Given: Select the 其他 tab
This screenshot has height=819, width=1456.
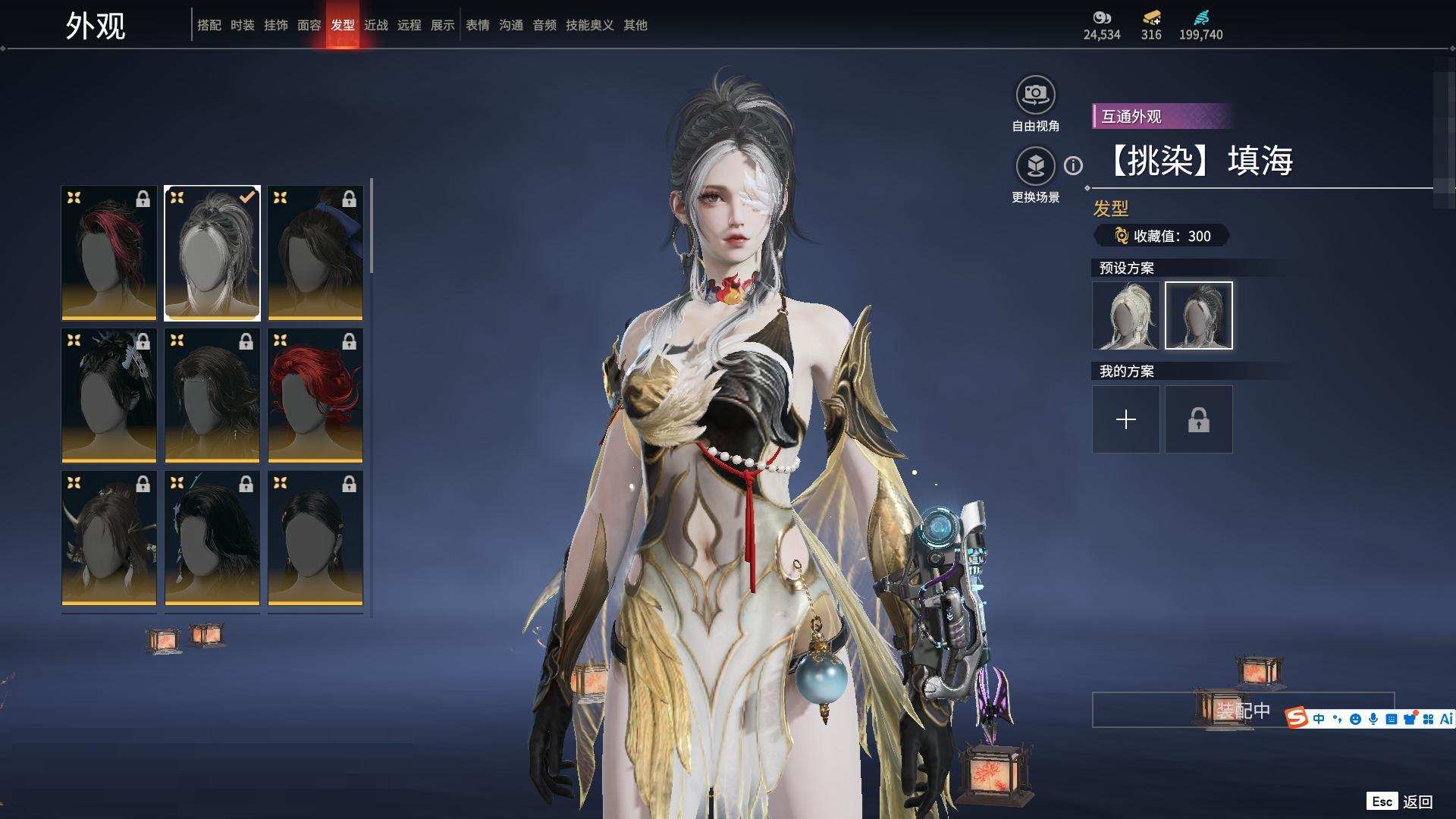Looking at the screenshot, I should click(x=635, y=25).
